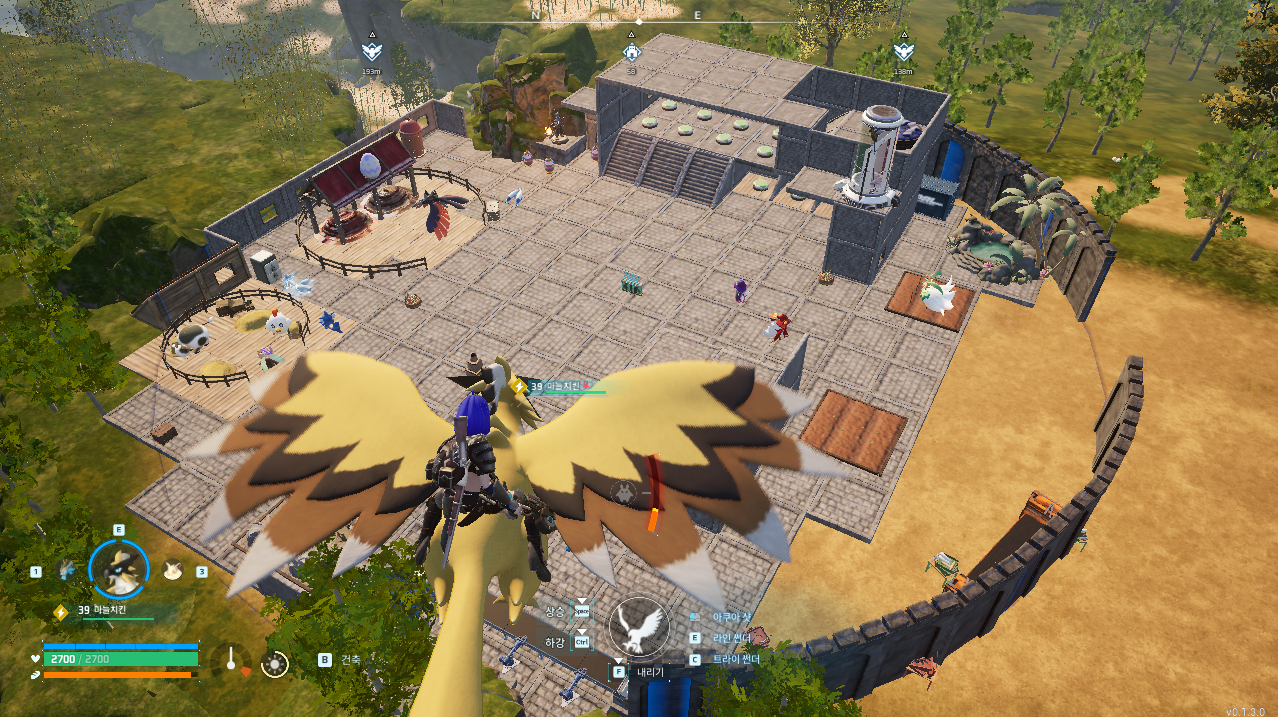
Task: Switch to the cream-colored pal in slot 3
Action: (x=173, y=570)
